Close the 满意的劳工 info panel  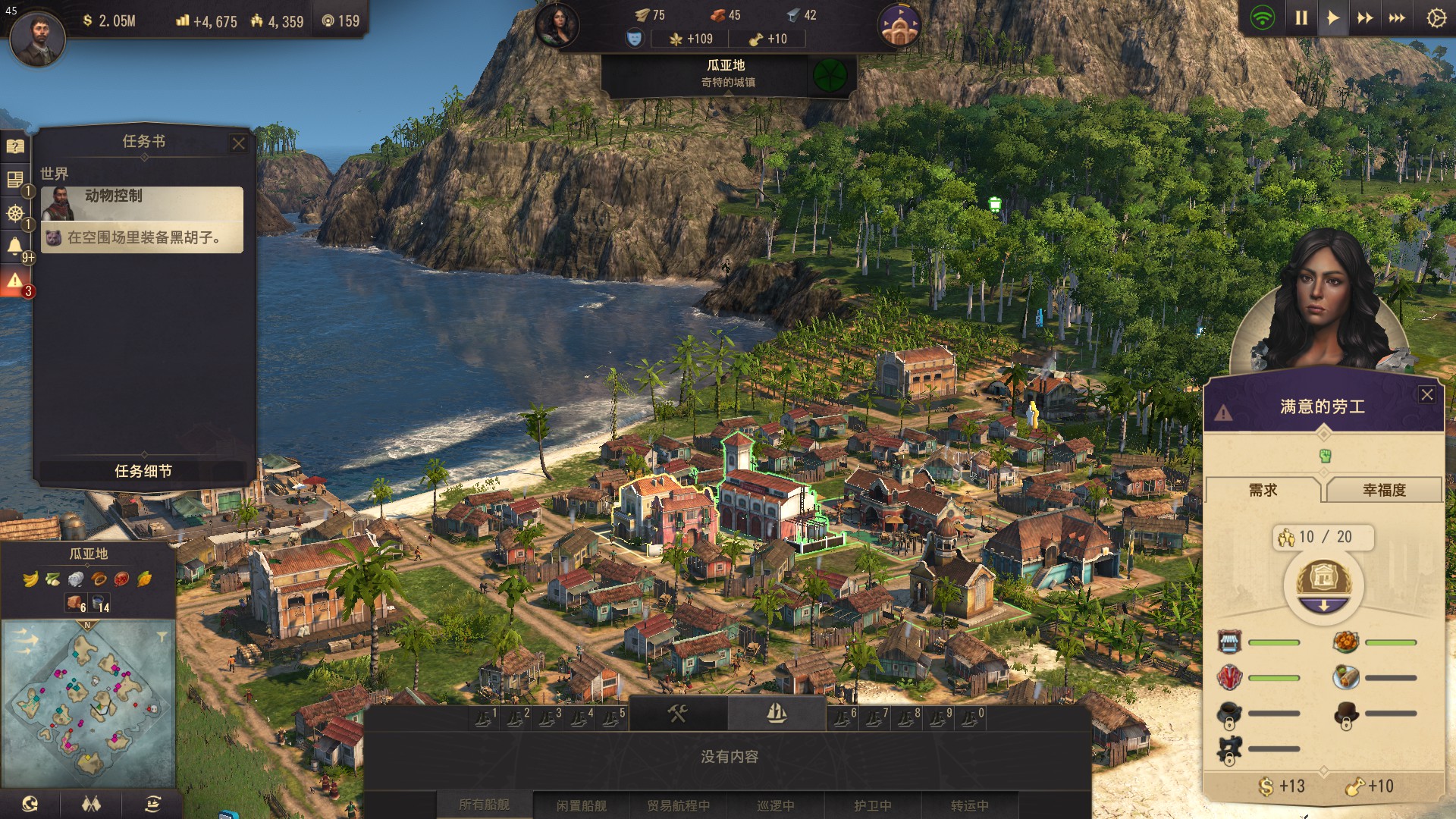pos(1426,394)
